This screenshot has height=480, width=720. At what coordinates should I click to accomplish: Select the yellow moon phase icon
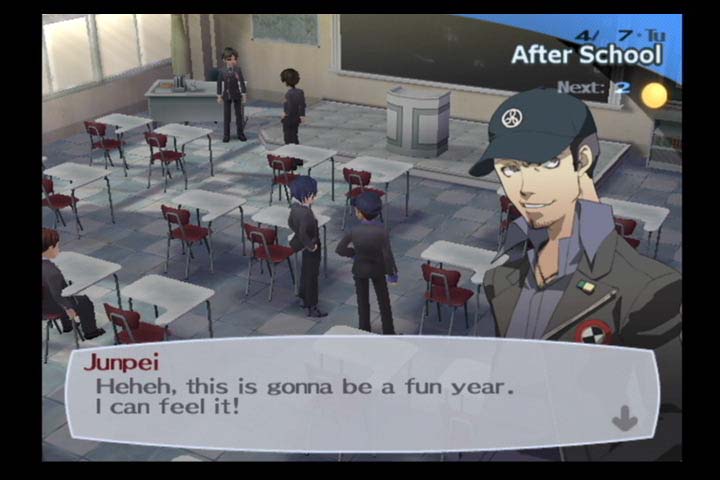pyautogui.click(x=654, y=95)
